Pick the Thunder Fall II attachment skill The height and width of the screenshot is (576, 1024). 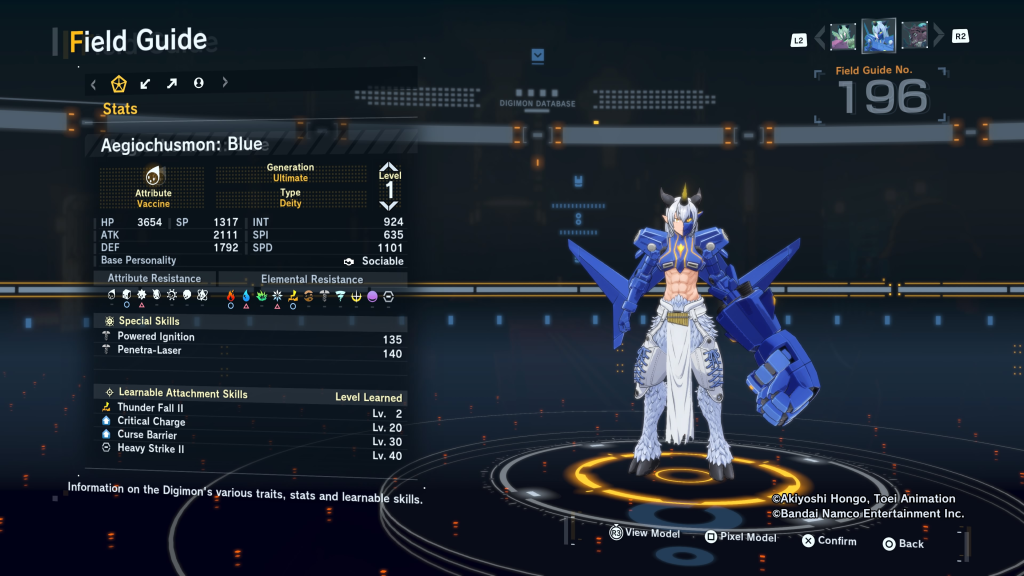pyautogui.click(x=150, y=408)
